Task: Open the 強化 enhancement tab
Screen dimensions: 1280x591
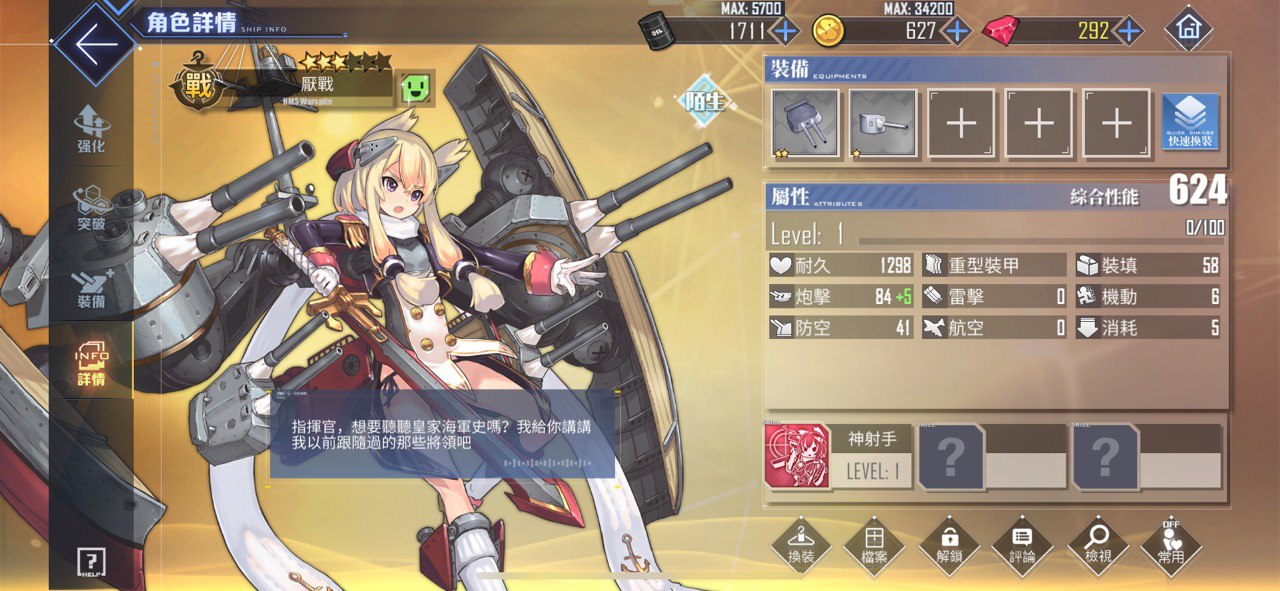Action: click(91, 128)
